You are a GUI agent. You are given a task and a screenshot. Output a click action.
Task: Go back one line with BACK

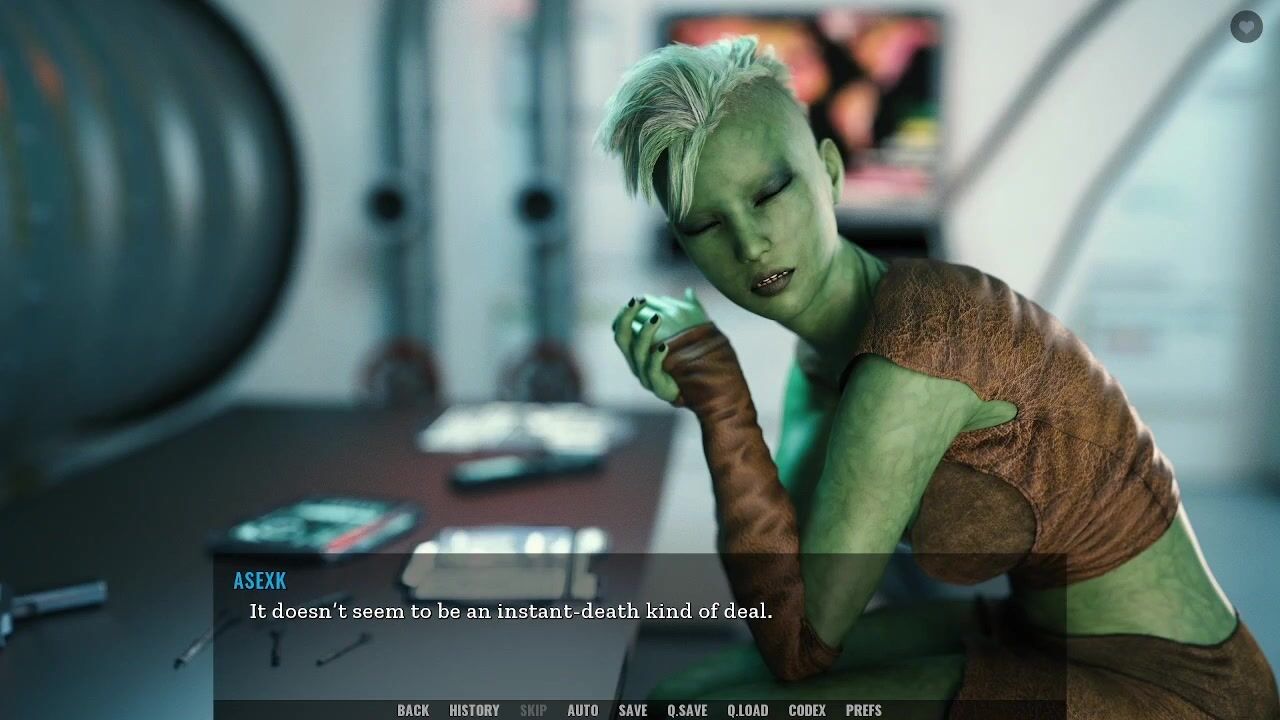click(413, 710)
